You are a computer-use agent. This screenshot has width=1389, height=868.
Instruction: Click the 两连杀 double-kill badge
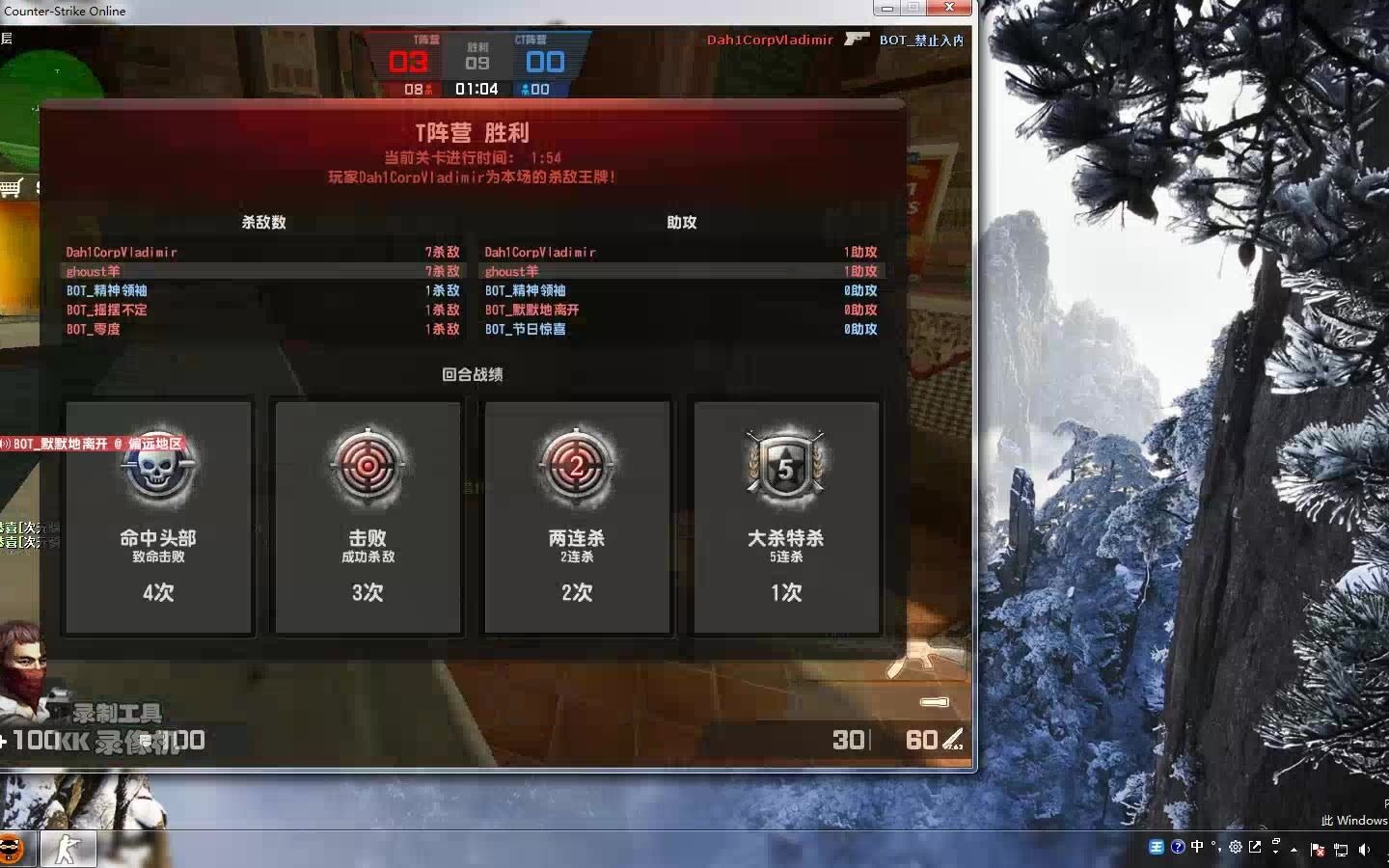pos(576,468)
